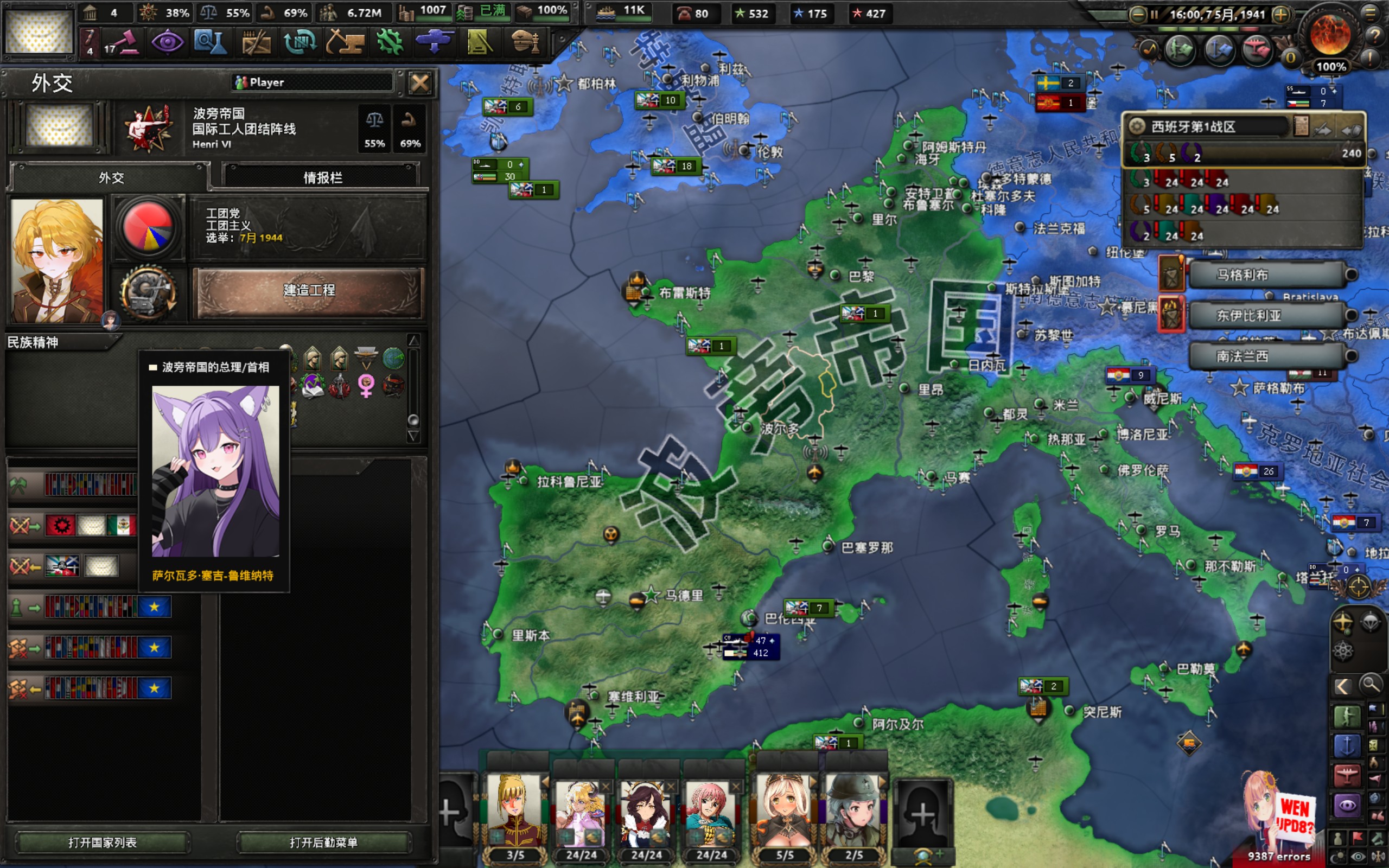Select the 马格利布 front button
The height and width of the screenshot is (868, 1389).
point(1267,275)
